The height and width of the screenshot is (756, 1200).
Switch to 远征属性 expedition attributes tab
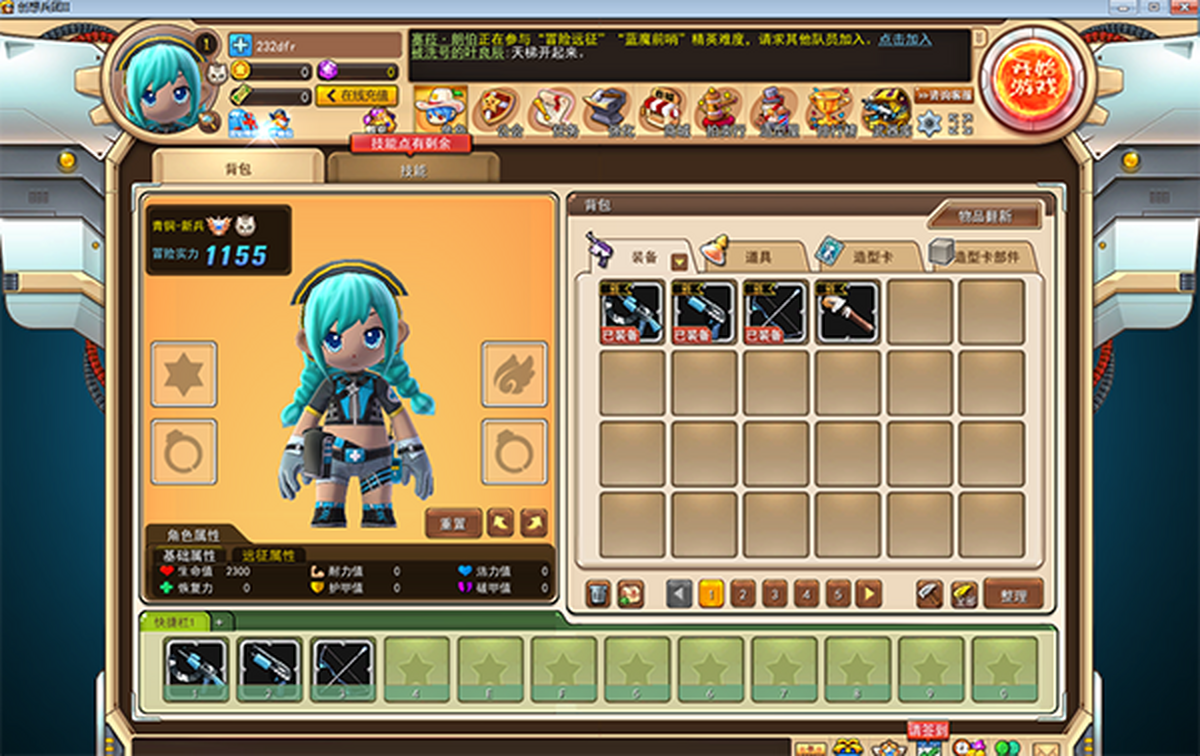[x=269, y=555]
